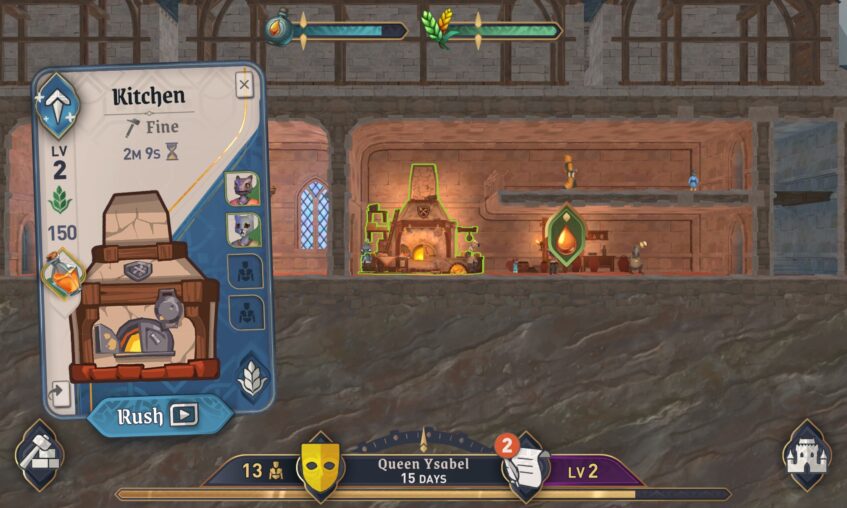Tap the orange potion icon on Kitchen card

(x=63, y=275)
